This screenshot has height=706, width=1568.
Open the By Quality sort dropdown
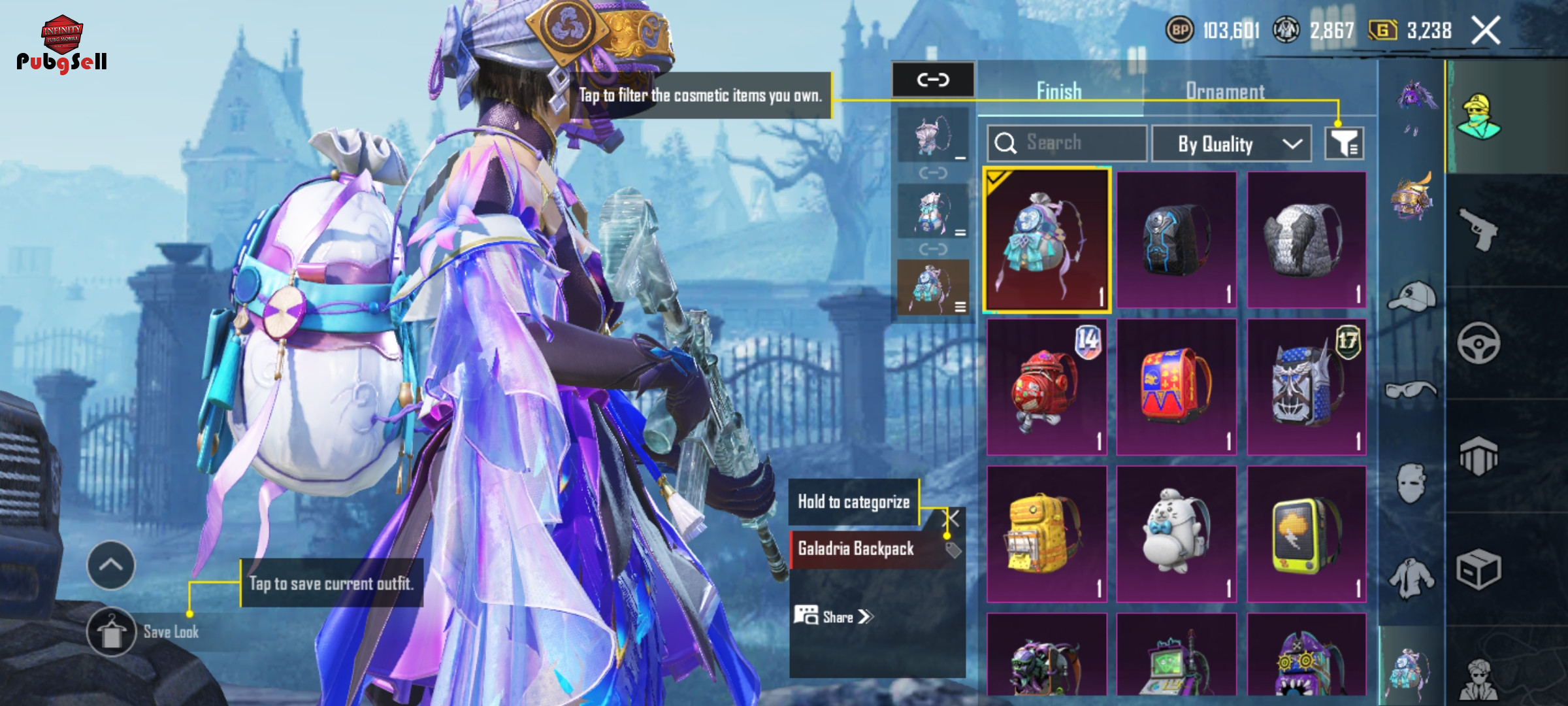pyautogui.click(x=1231, y=143)
